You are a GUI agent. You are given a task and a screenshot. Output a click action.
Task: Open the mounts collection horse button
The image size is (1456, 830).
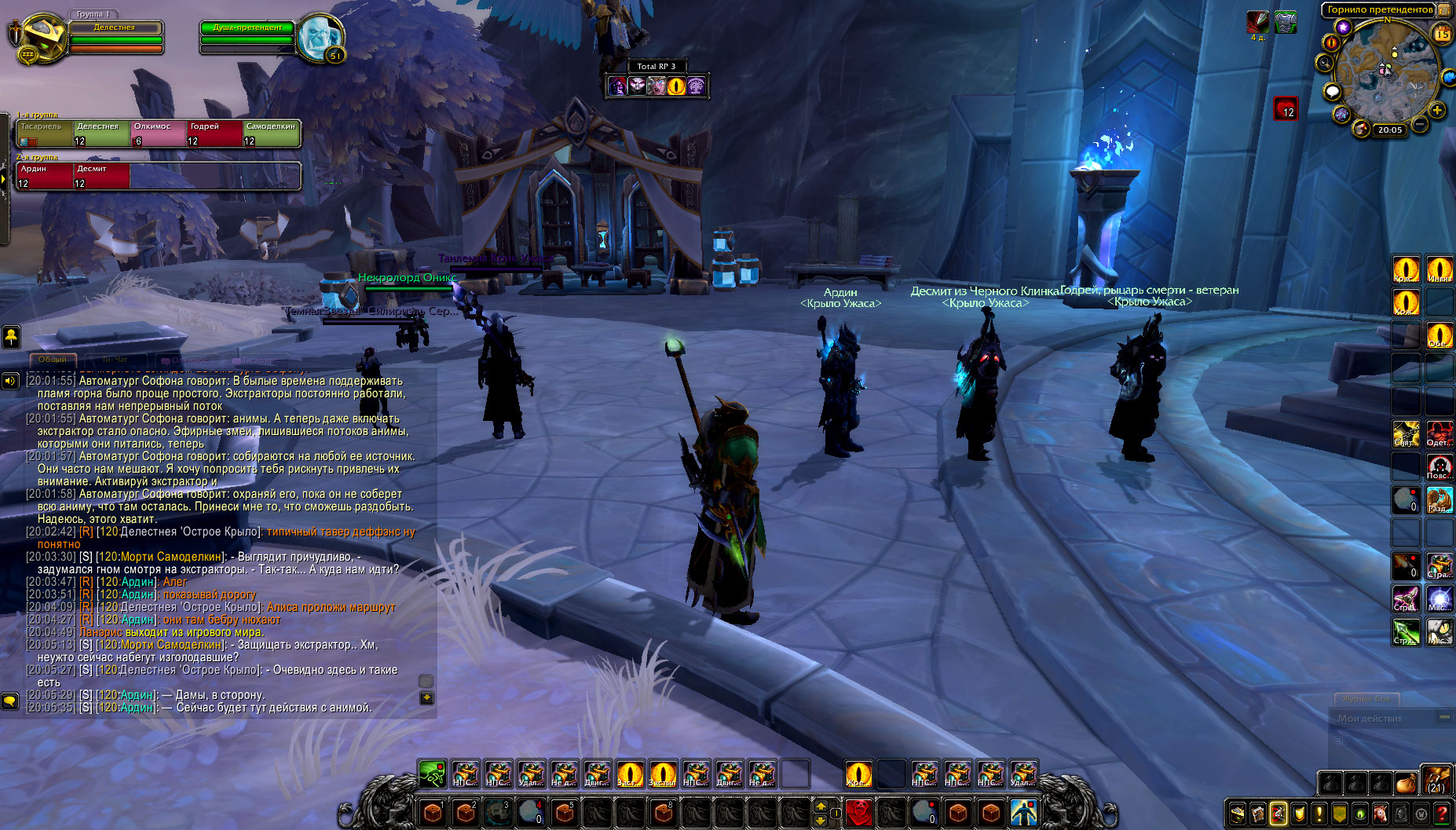pyautogui.click(x=1381, y=814)
